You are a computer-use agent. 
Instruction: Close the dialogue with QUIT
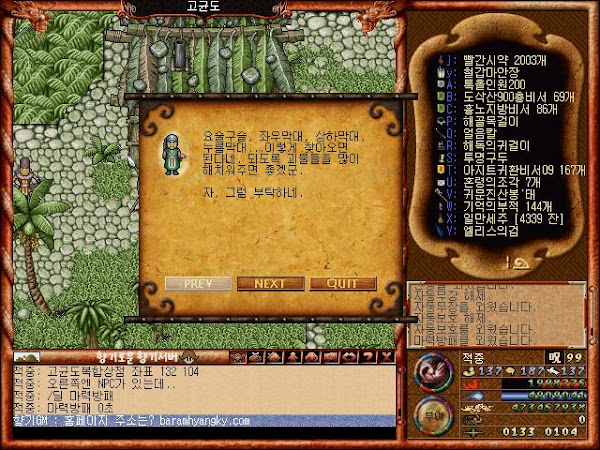click(x=343, y=283)
